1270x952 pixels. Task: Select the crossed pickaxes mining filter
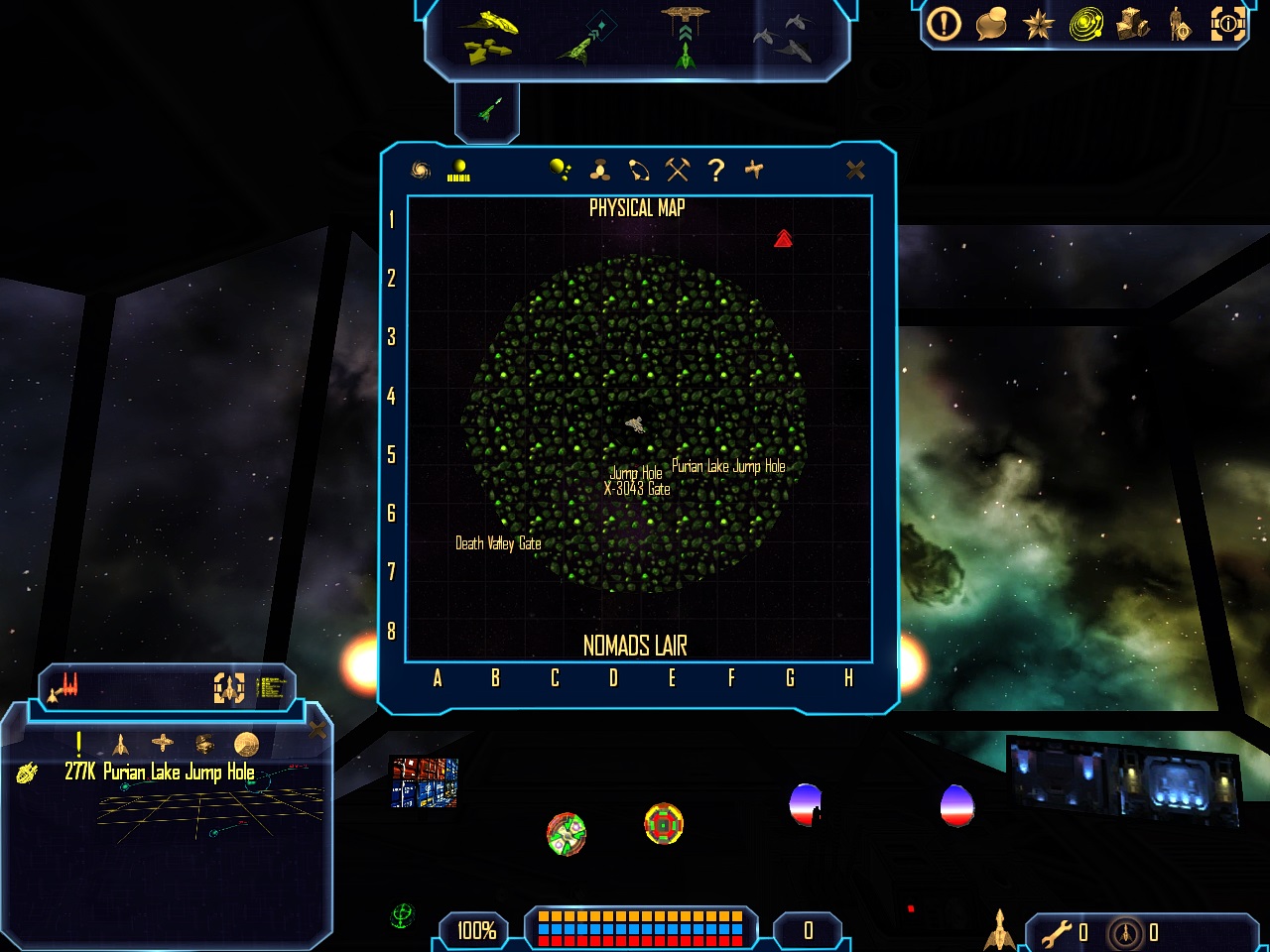point(678,171)
